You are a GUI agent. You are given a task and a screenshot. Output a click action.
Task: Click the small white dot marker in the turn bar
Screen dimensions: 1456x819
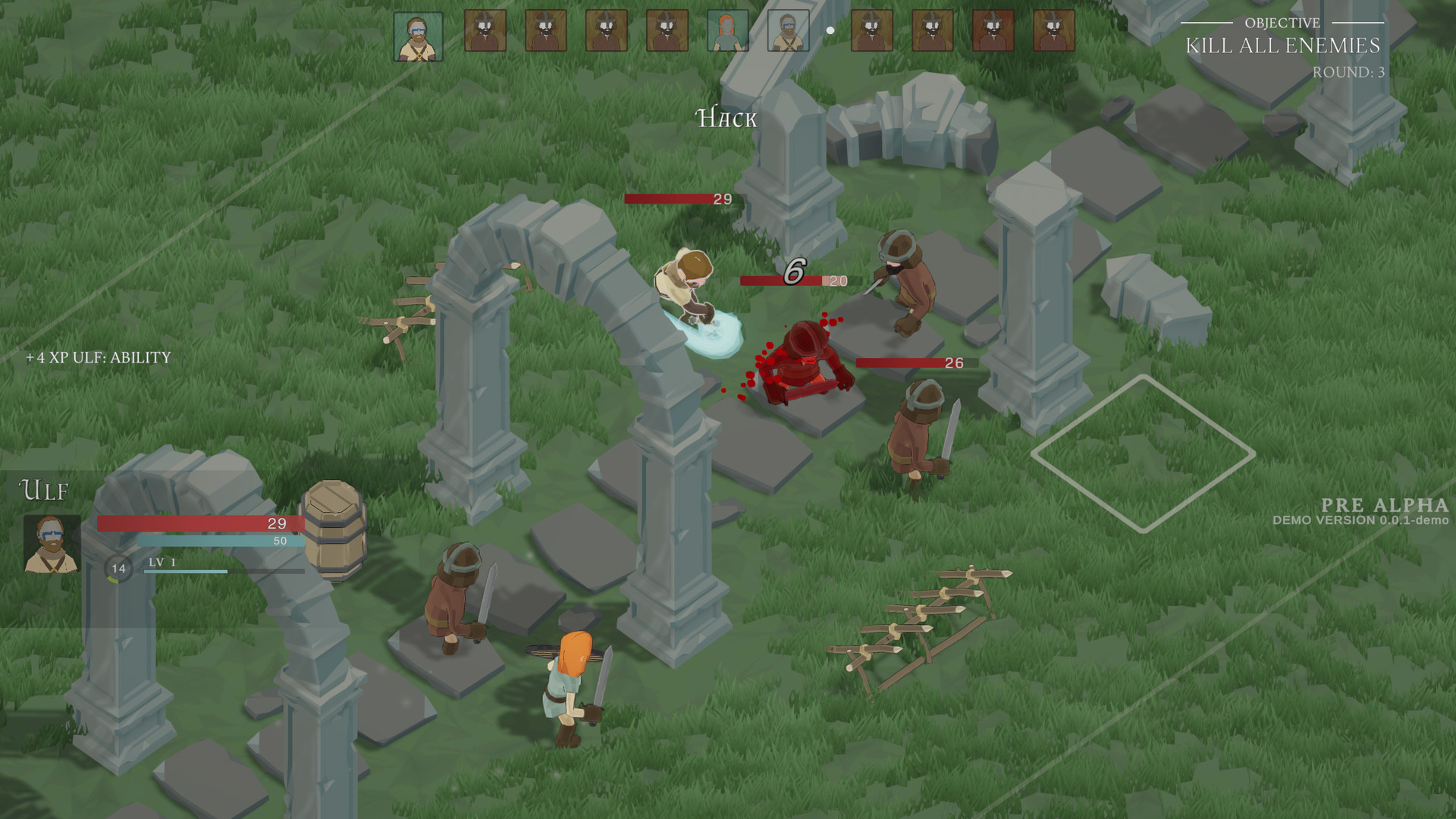pyautogui.click(x=830, y=30)
